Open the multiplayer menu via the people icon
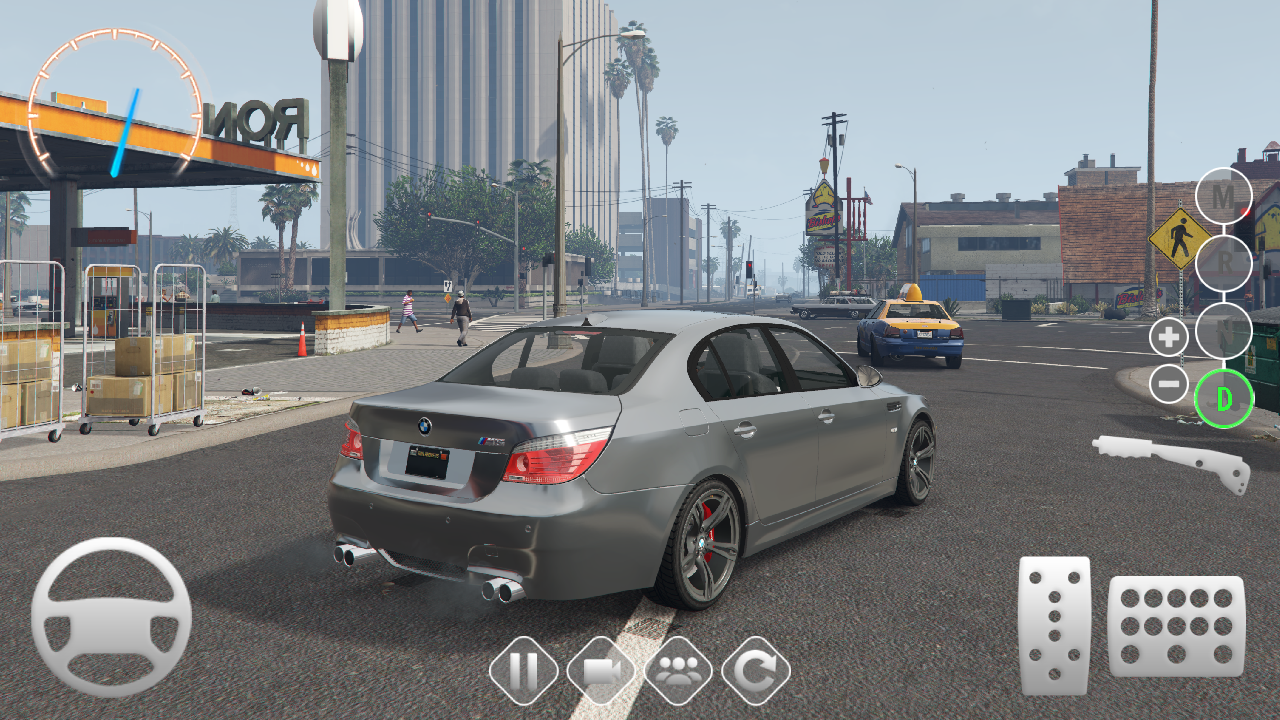This screenshot has width=1280, height=720. tap(678, 673)
